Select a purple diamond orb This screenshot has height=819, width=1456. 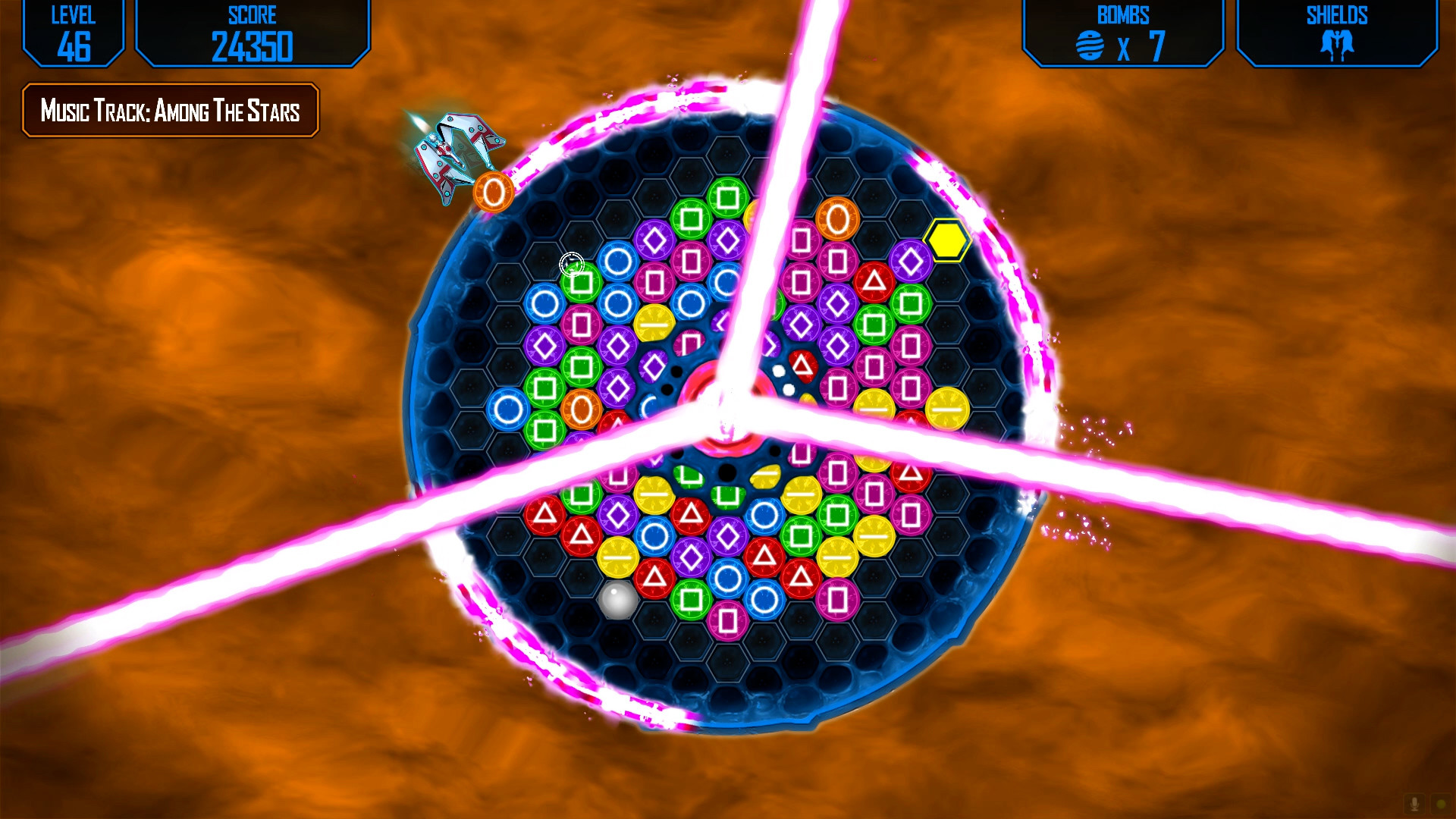tap(657, 239)
